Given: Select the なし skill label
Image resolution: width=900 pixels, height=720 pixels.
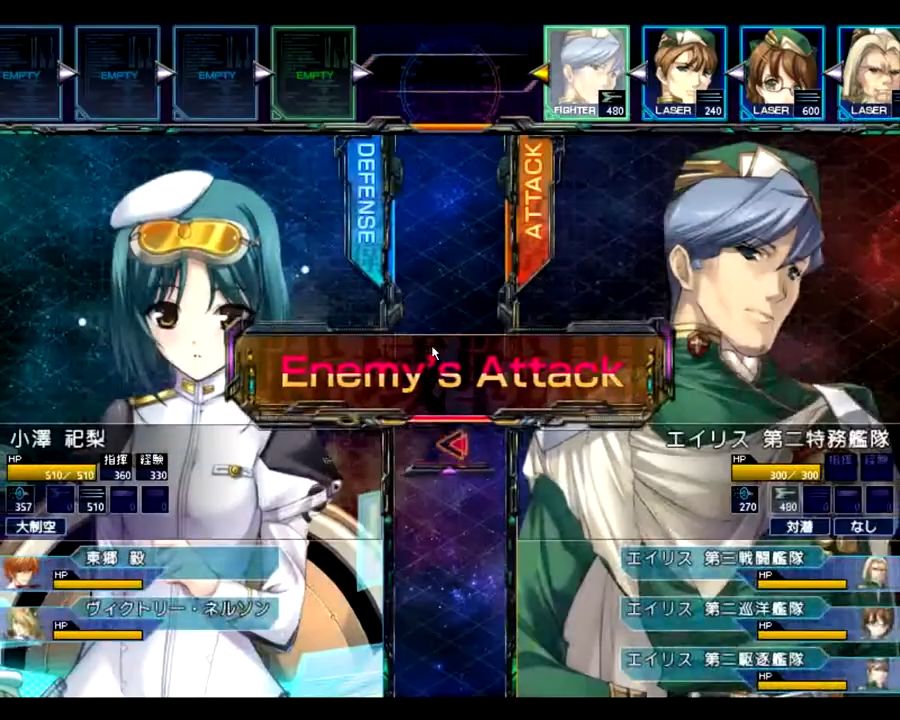Looking at the screenshot, I should [x=862, y=526].
